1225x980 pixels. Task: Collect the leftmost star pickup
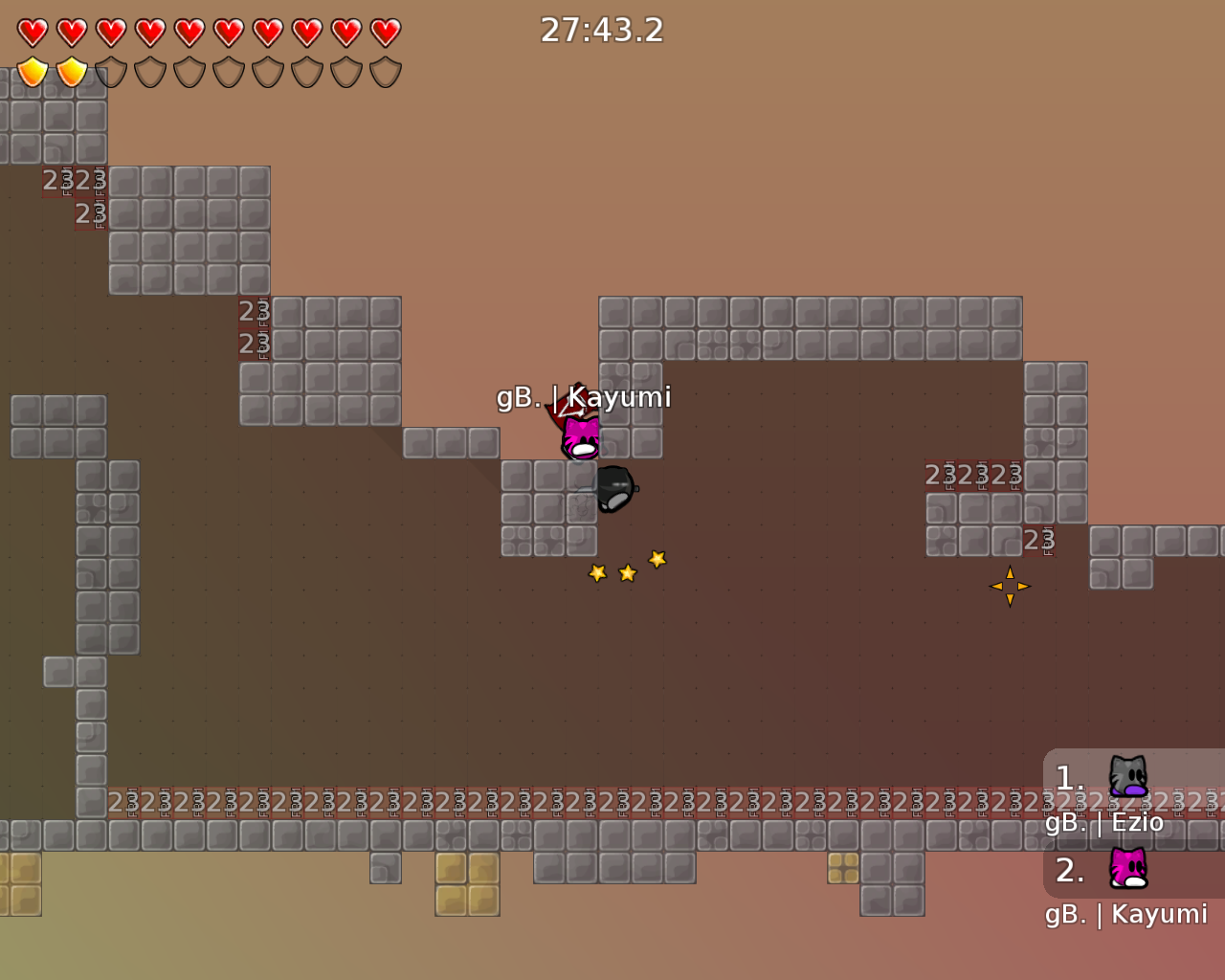click(x=596, y=571)
